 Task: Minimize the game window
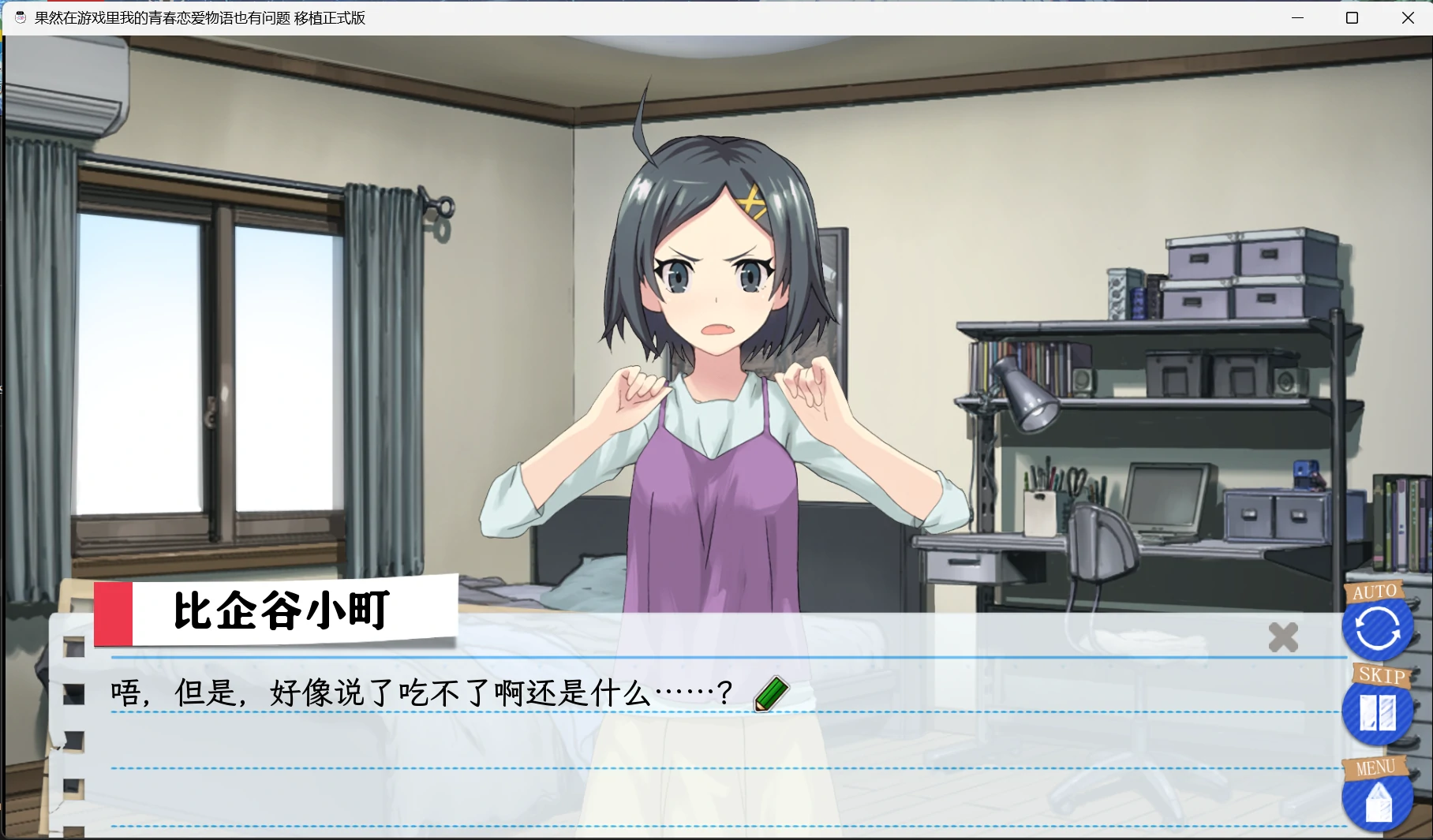point(1298,17)
